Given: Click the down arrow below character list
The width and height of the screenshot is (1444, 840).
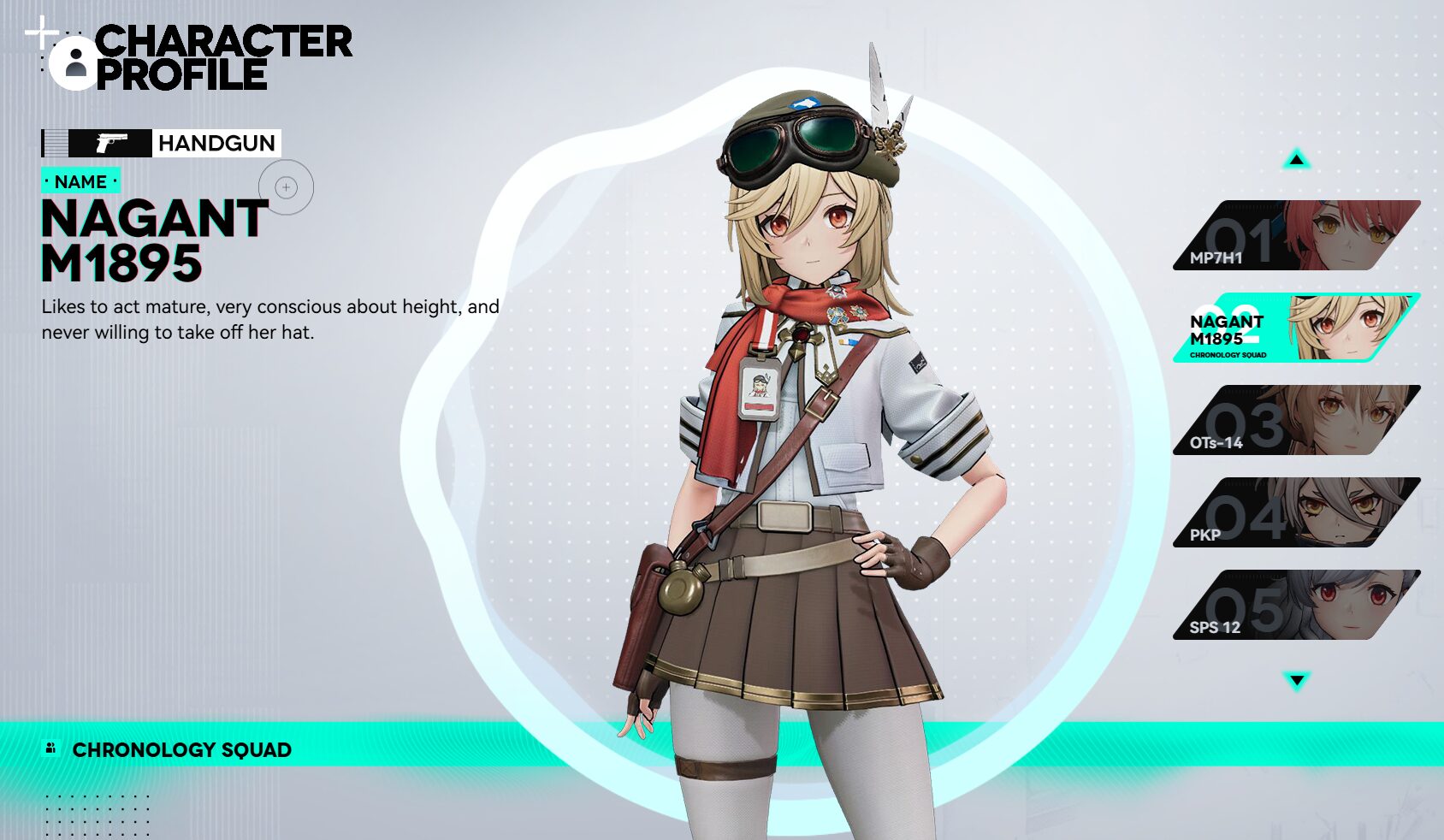Looking at the screenshot, I should (x=1297, y=681).
